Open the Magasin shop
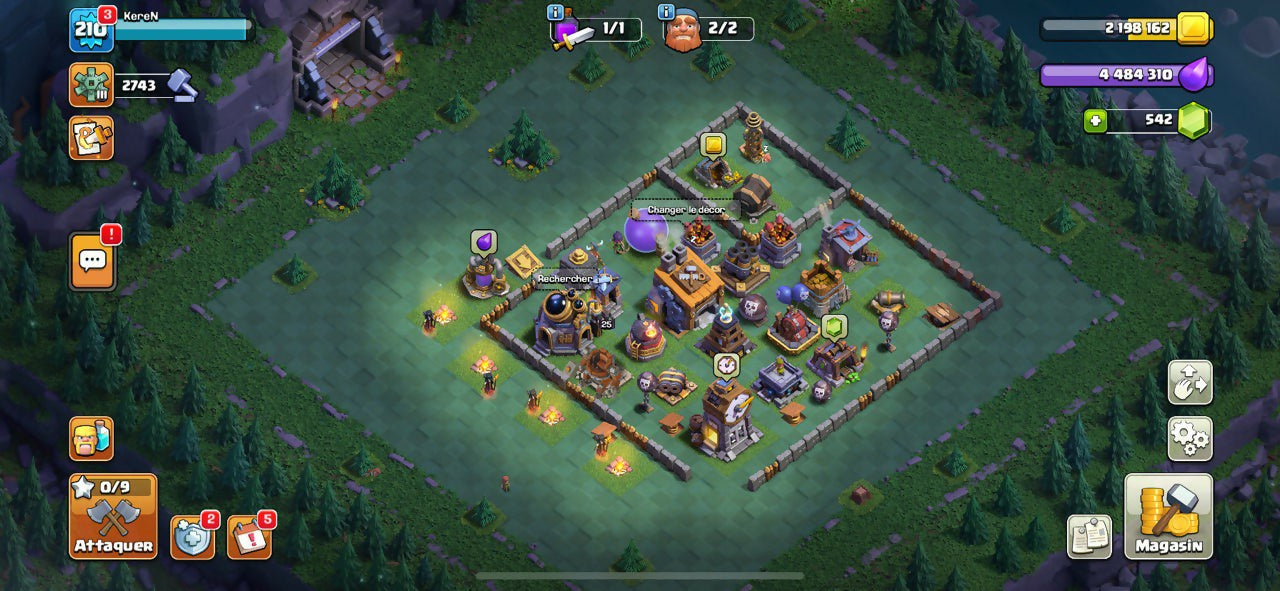Viewport: 1280px width, 591px height. click(x=1168, y=516)
